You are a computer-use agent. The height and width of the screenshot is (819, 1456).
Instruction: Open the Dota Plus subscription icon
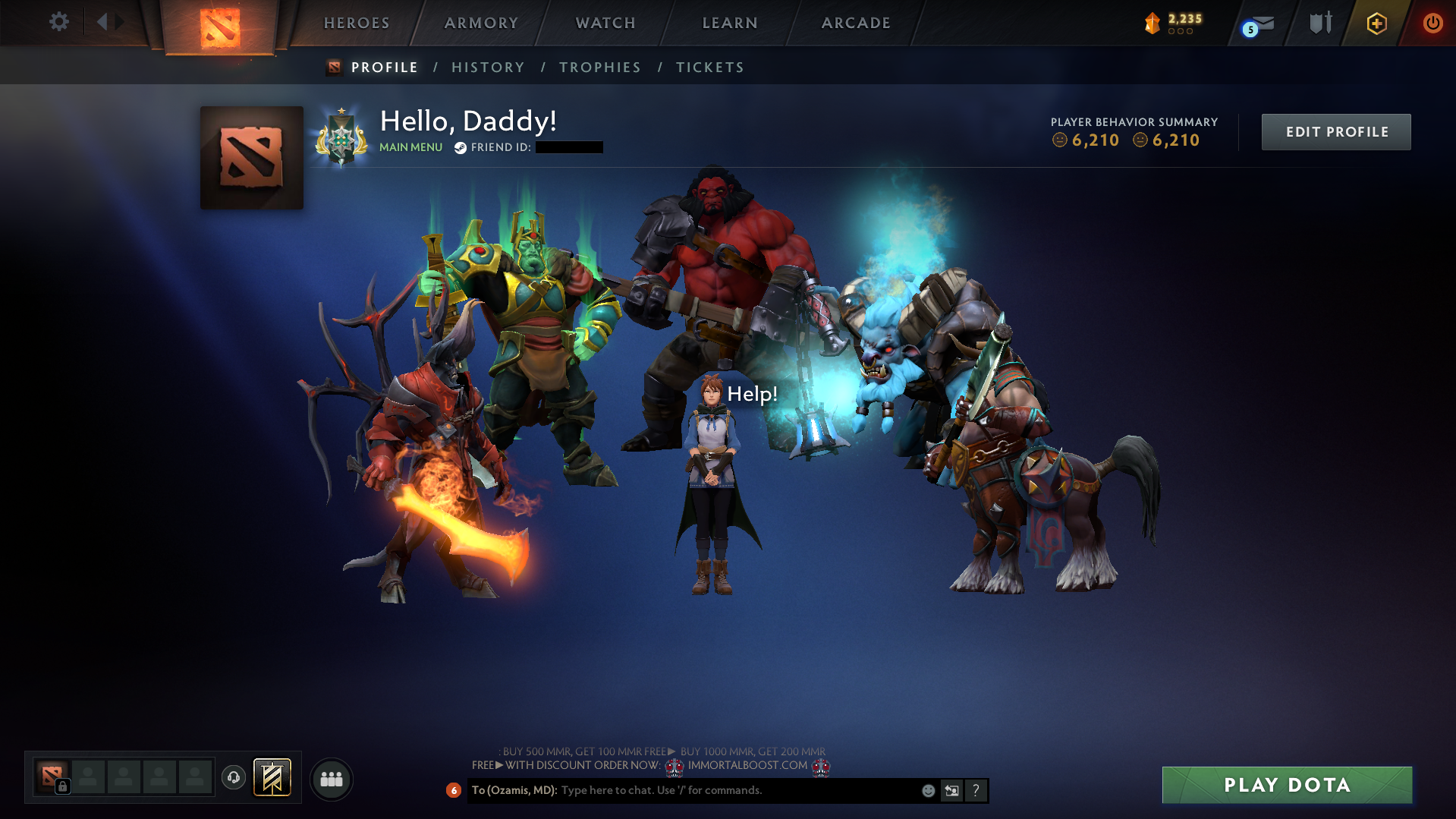pos(1376,23)
